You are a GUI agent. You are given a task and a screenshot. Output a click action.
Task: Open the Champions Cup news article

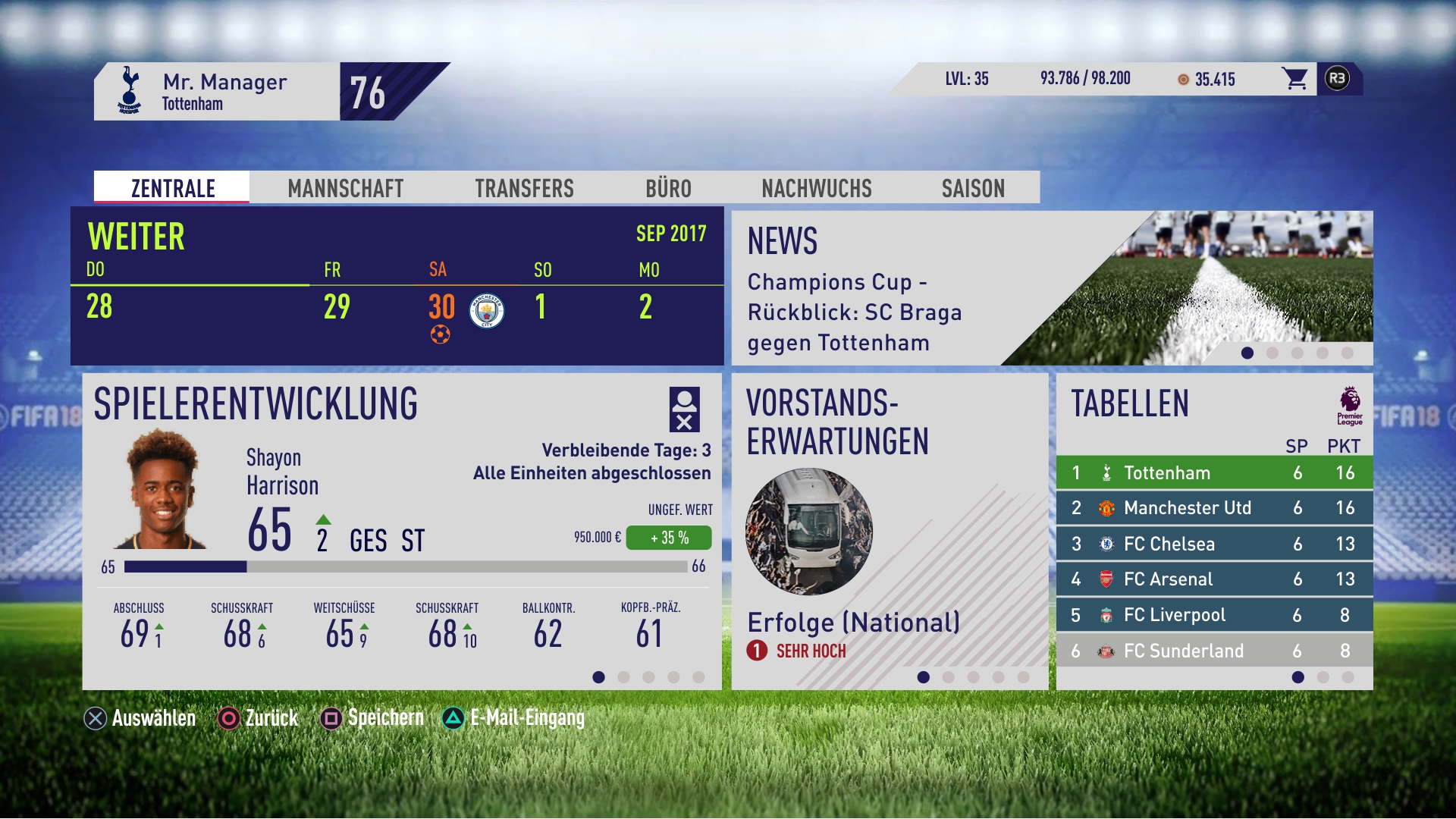tap(854, 312)
